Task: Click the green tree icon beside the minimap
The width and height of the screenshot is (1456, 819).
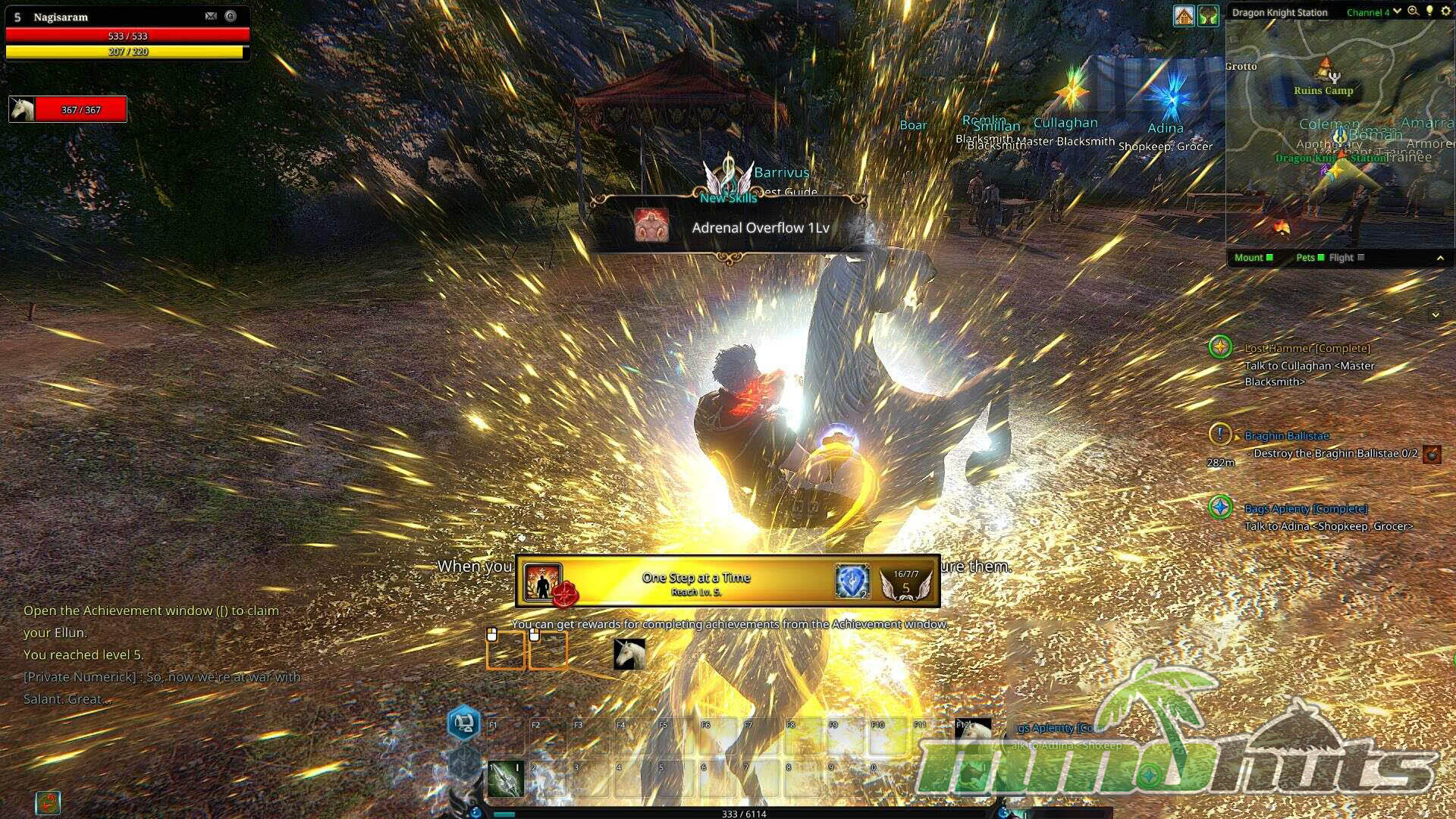Action: click(x=1208, y=15)
